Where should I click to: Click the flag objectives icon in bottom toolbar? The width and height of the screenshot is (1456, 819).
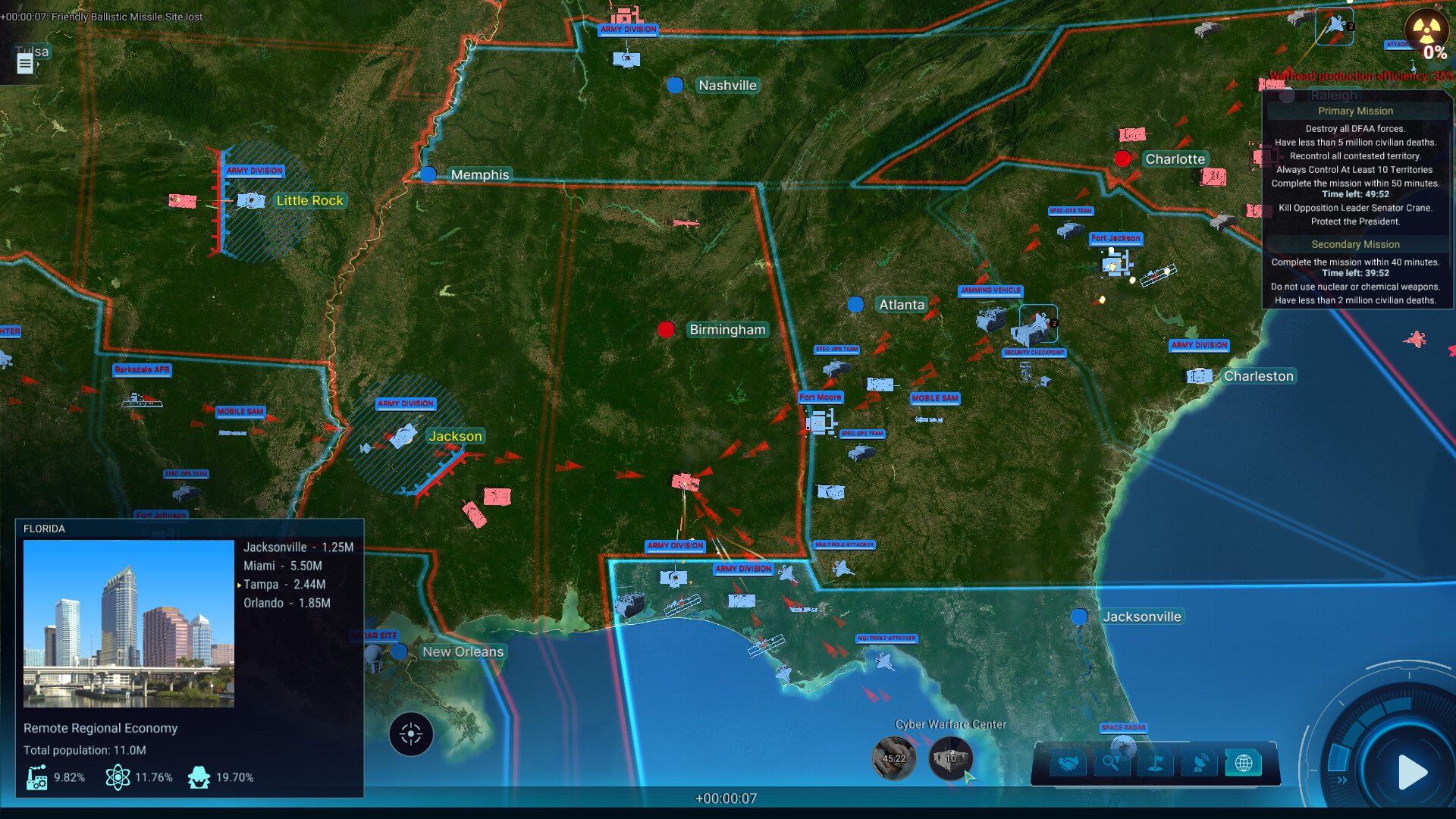tap(1155, 763)
